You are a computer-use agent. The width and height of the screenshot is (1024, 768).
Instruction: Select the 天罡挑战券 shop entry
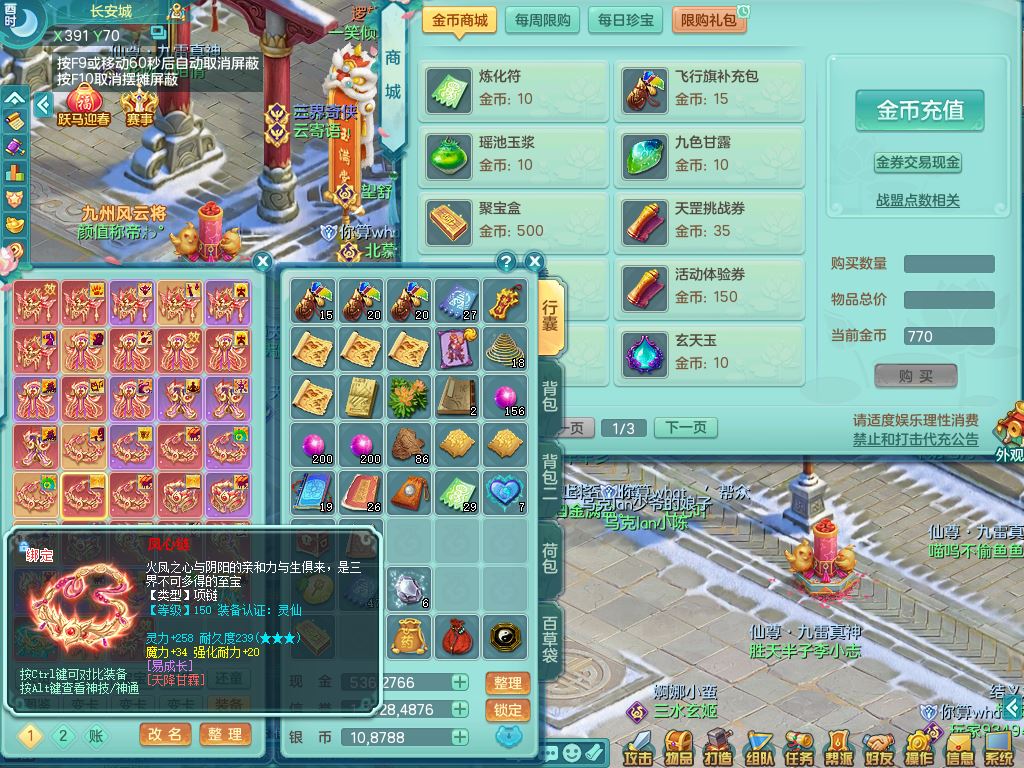(x=708, y=220)
